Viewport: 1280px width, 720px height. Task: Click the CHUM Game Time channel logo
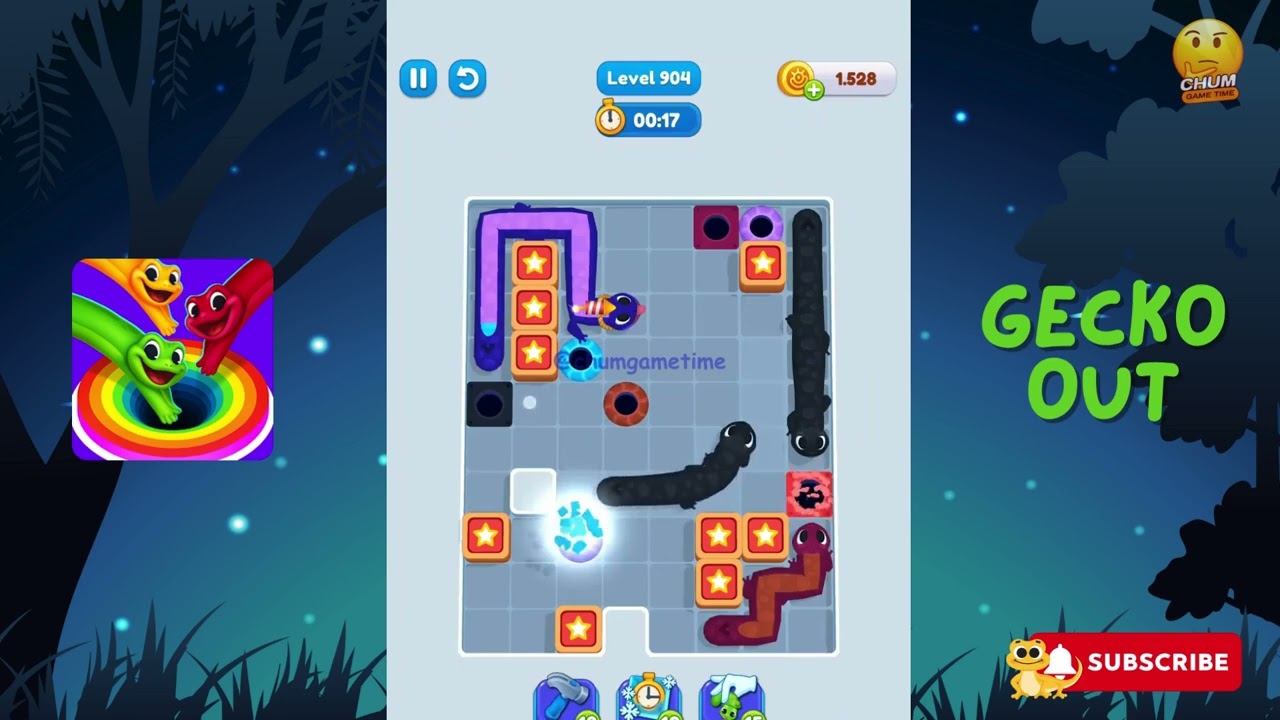pos(1209,54)
